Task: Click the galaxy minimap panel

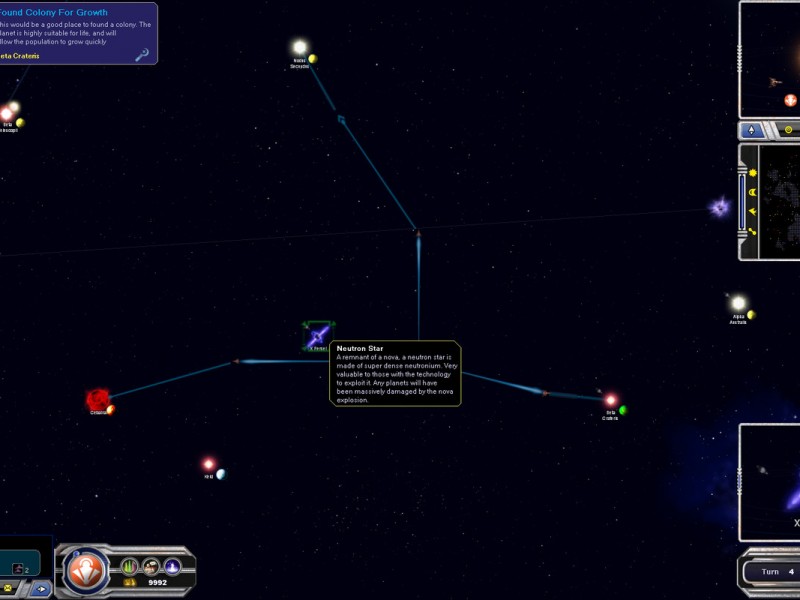Action: 779,200
